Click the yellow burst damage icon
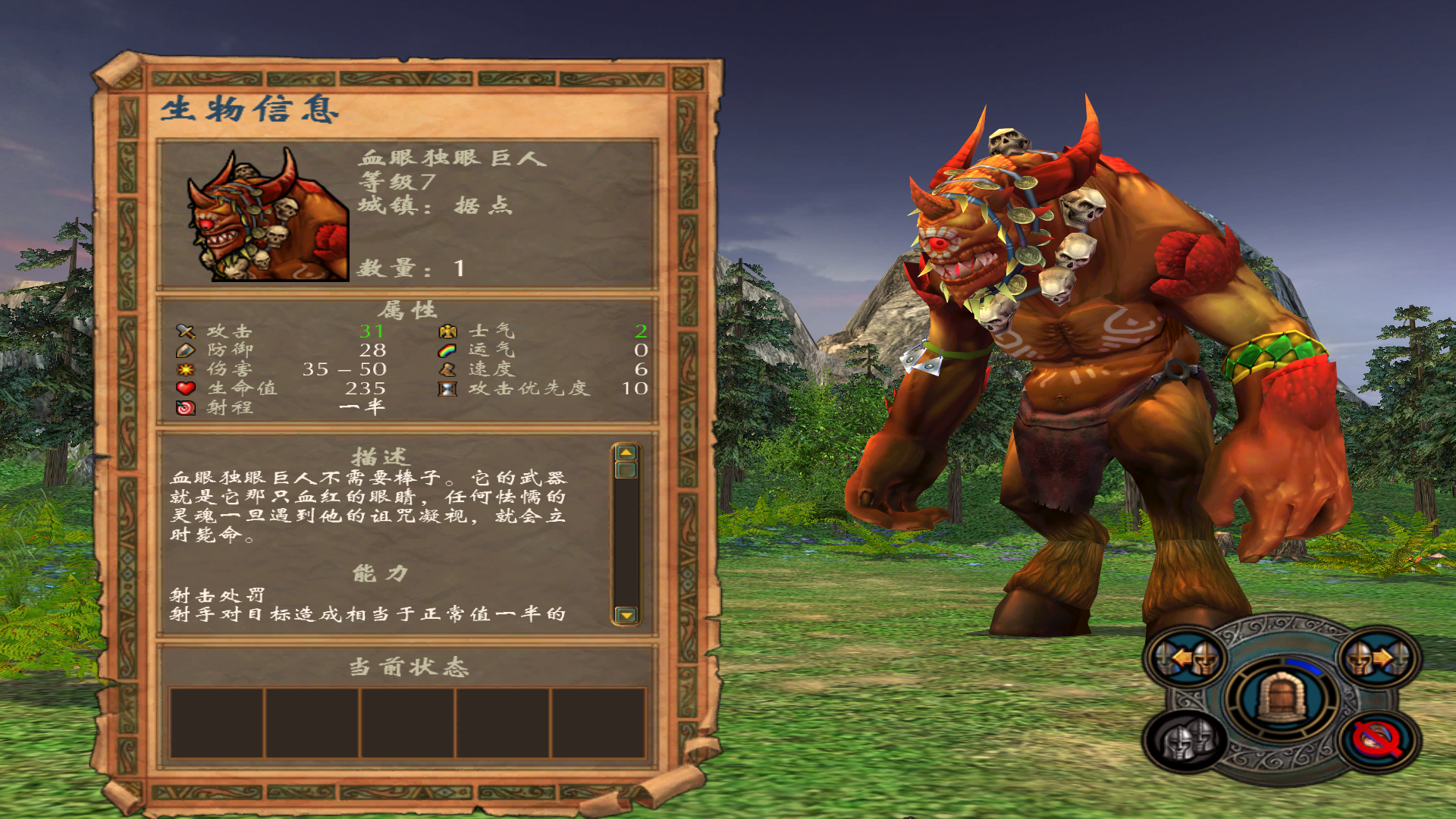 pos(186,369)
